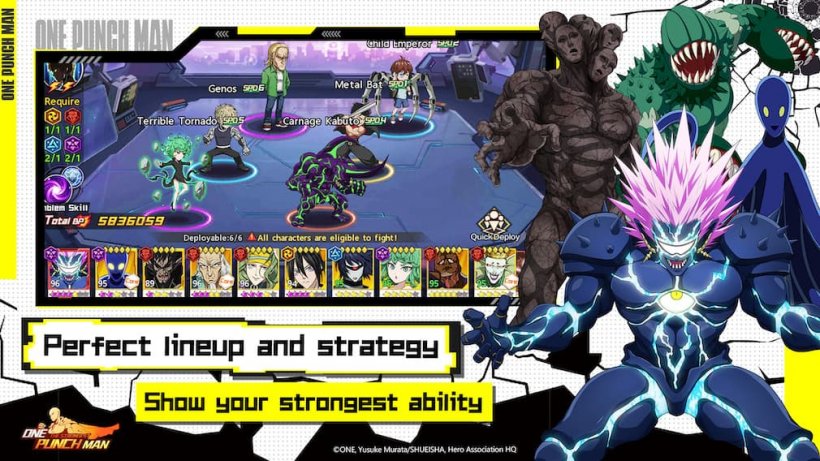Screen dimensions: 820x461
Task: Tap the Quick Deploy button
Action: pyautogui.click(x=495, y=225)
